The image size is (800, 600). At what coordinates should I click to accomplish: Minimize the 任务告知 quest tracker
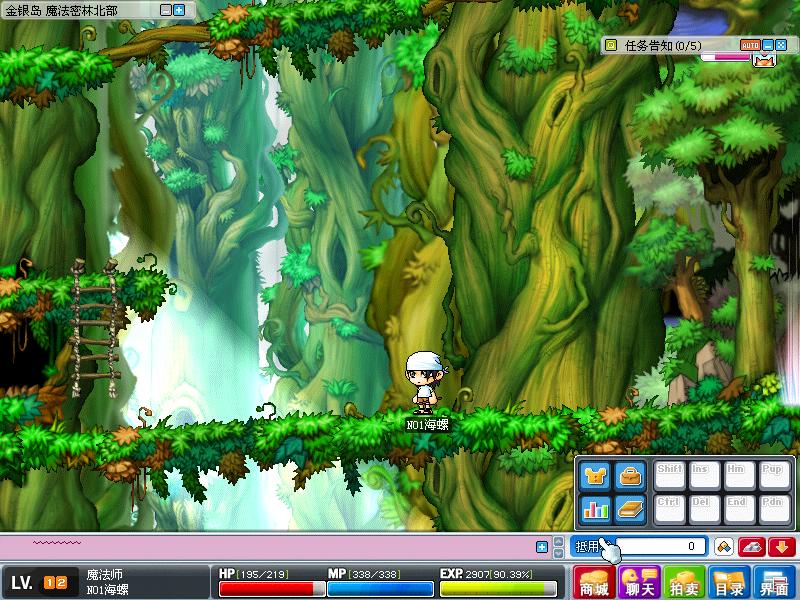pos(768,45)
